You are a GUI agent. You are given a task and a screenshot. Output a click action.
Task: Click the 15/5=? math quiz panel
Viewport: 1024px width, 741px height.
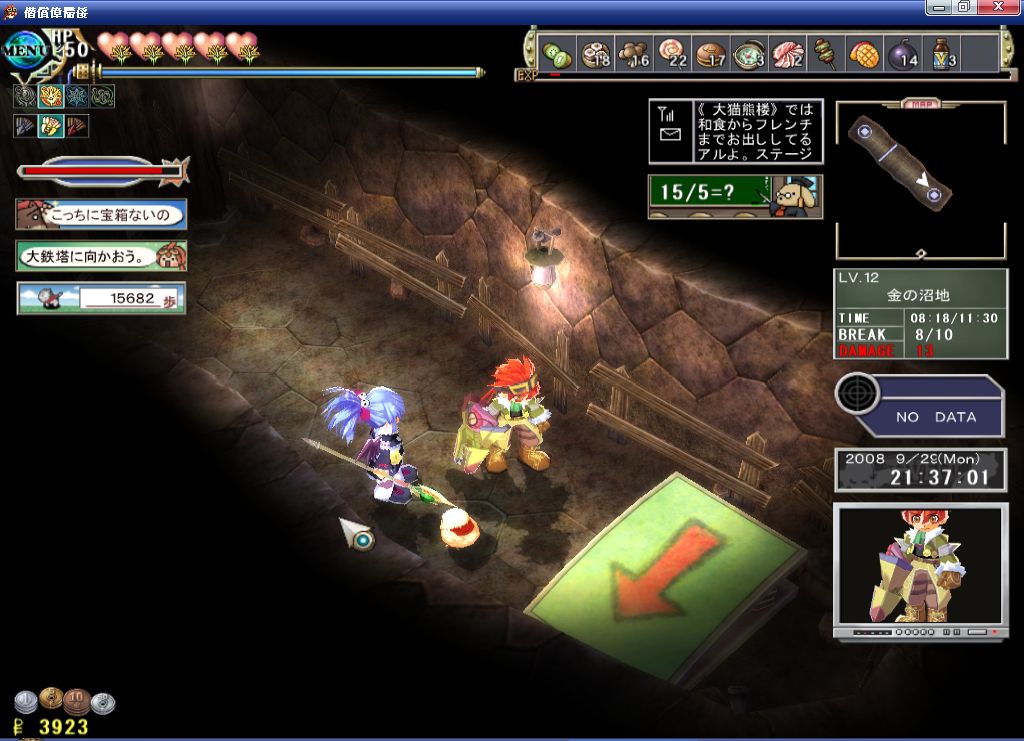(736, 196)
